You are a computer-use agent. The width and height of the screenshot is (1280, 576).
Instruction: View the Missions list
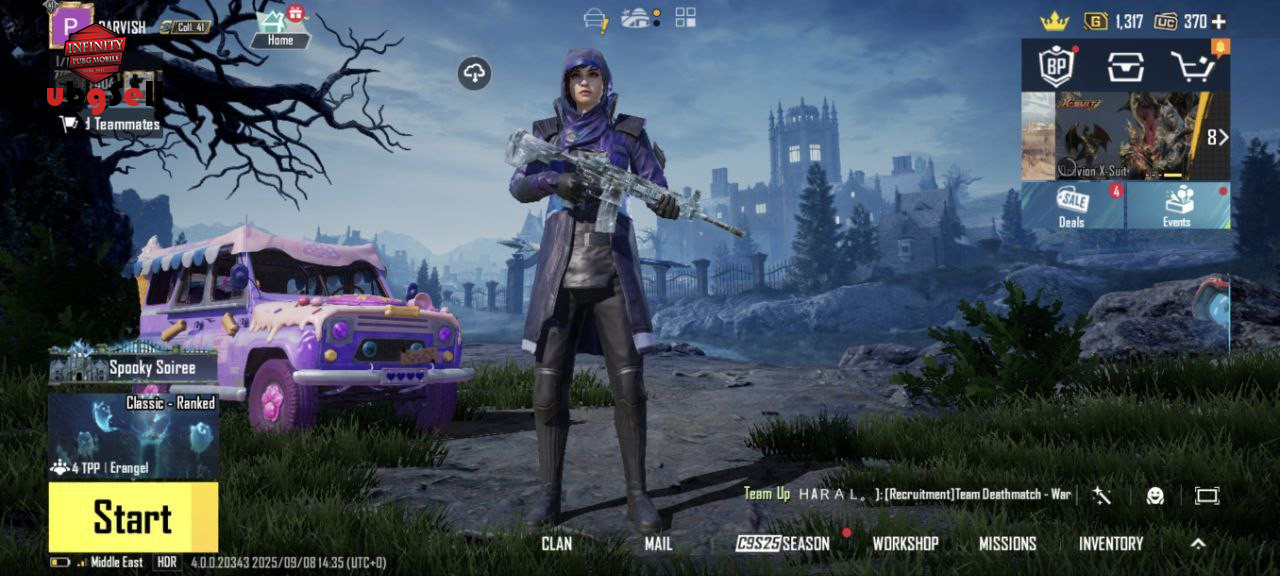tap(1007, 544)
